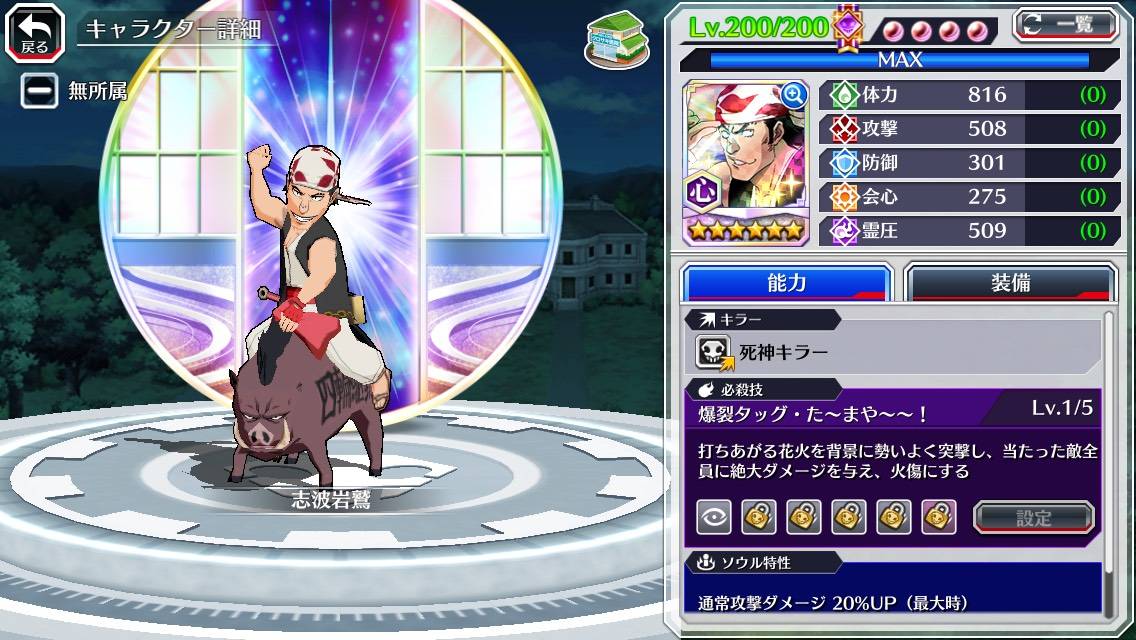
Task: Click the ability panel scrollbar
Action: [x=1109, y=460]
